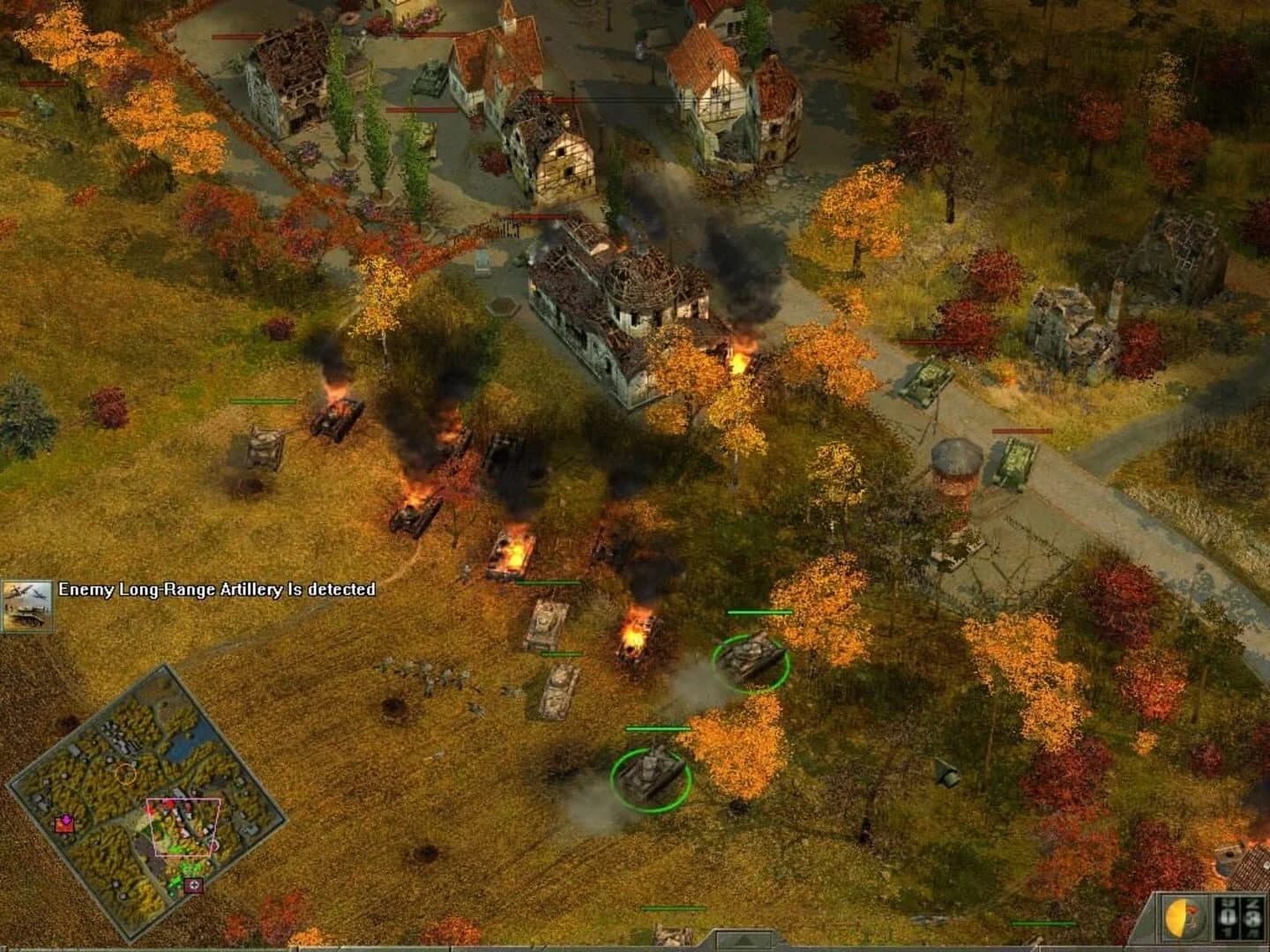Click the flip counter digit showing 0
The height and width of the screenshot is (952, 1270).
point(1226,919)
